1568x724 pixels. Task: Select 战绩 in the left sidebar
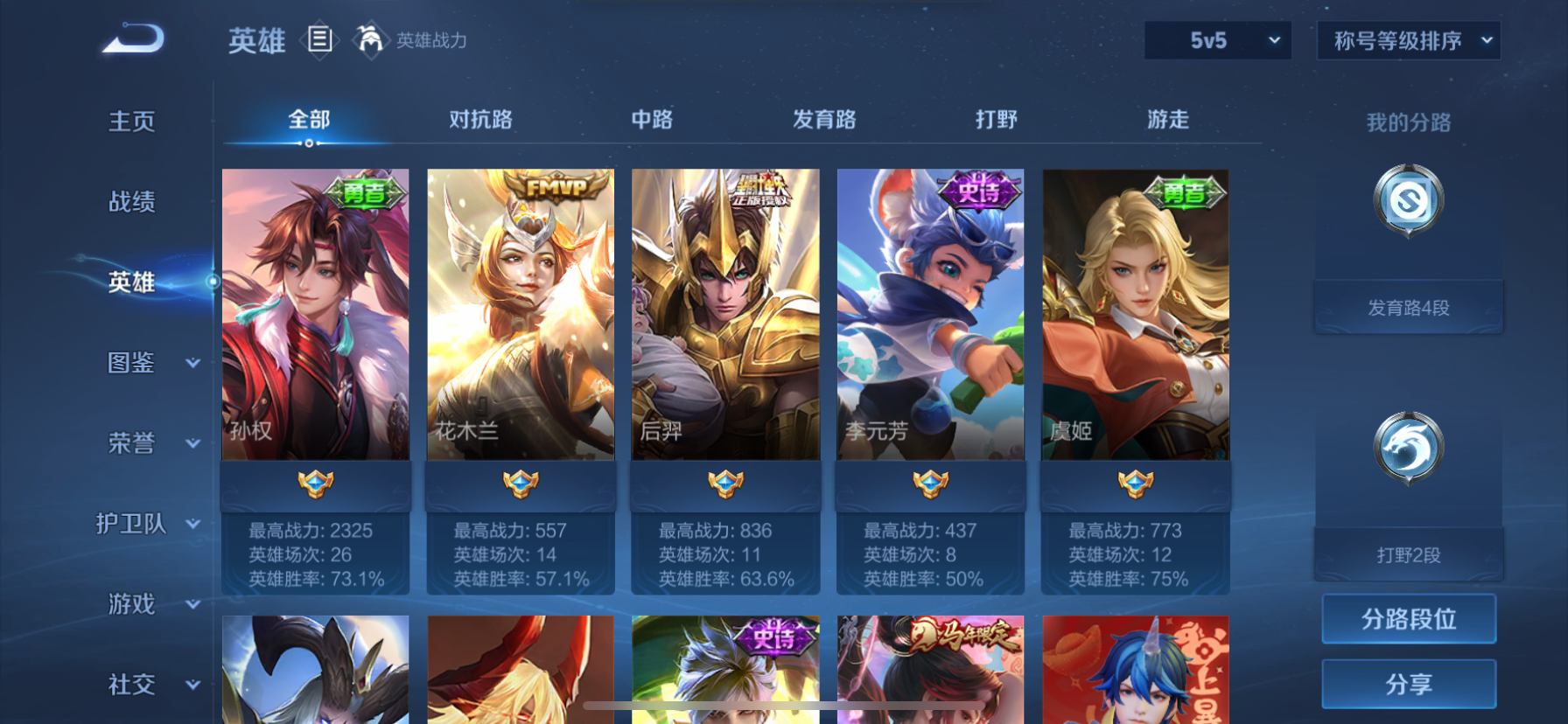coord(131,202)
